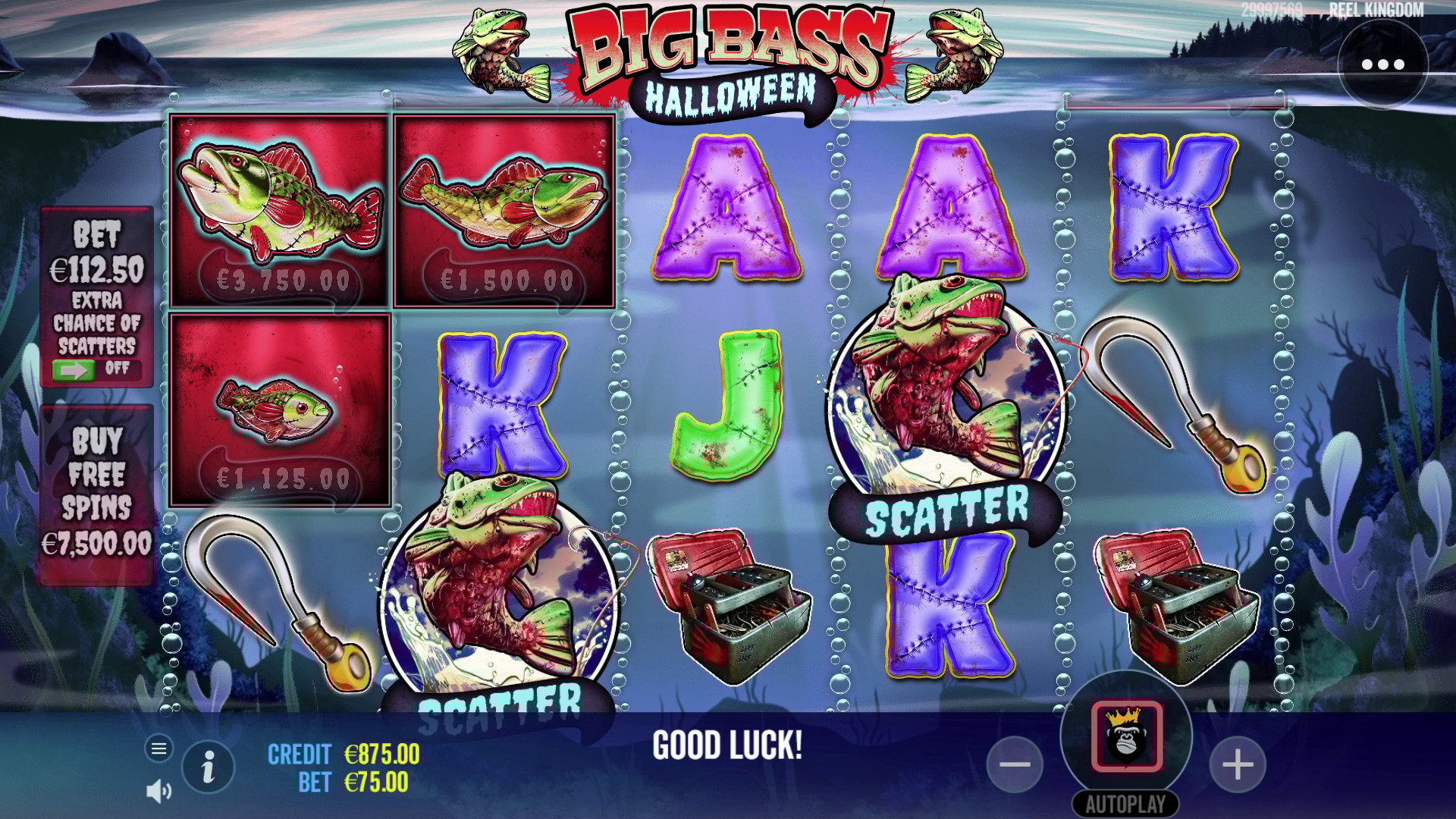
Task: Spin the reels with the gorilla button
Action: click(1126, 736)
